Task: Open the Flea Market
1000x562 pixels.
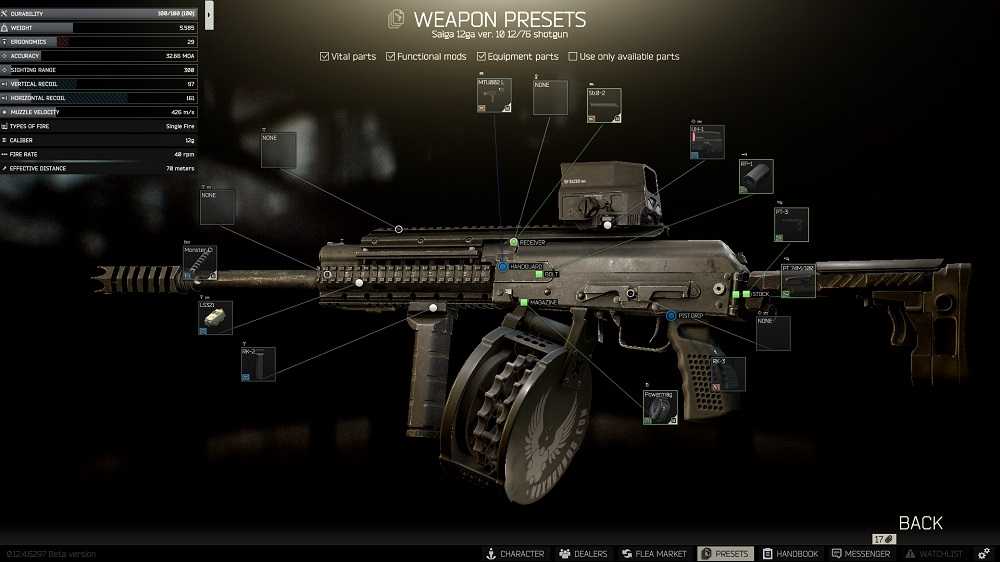Action: point(654,554)
